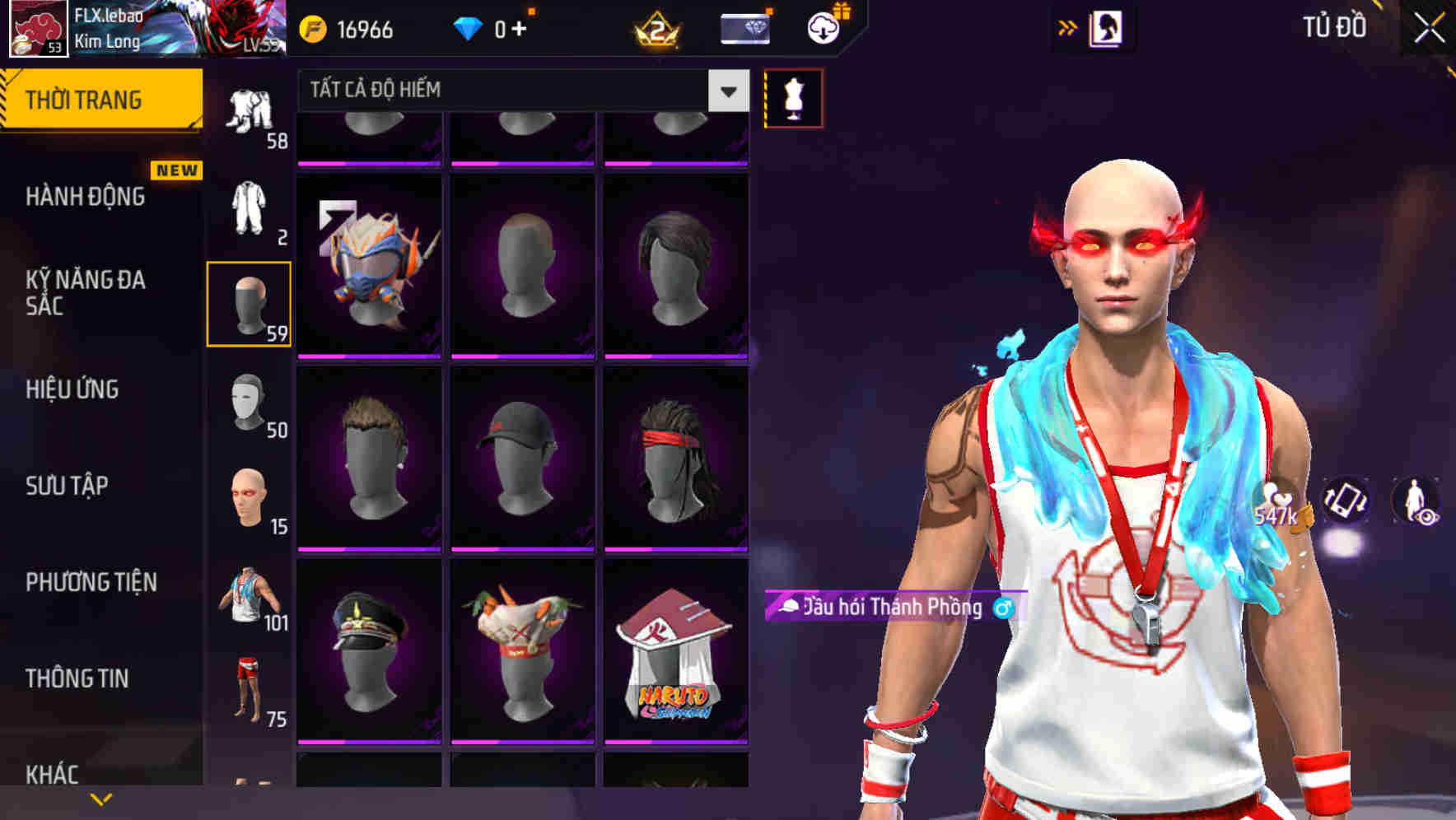Open the membership card panel
The image size is (1456, 820).
[745, 27]
